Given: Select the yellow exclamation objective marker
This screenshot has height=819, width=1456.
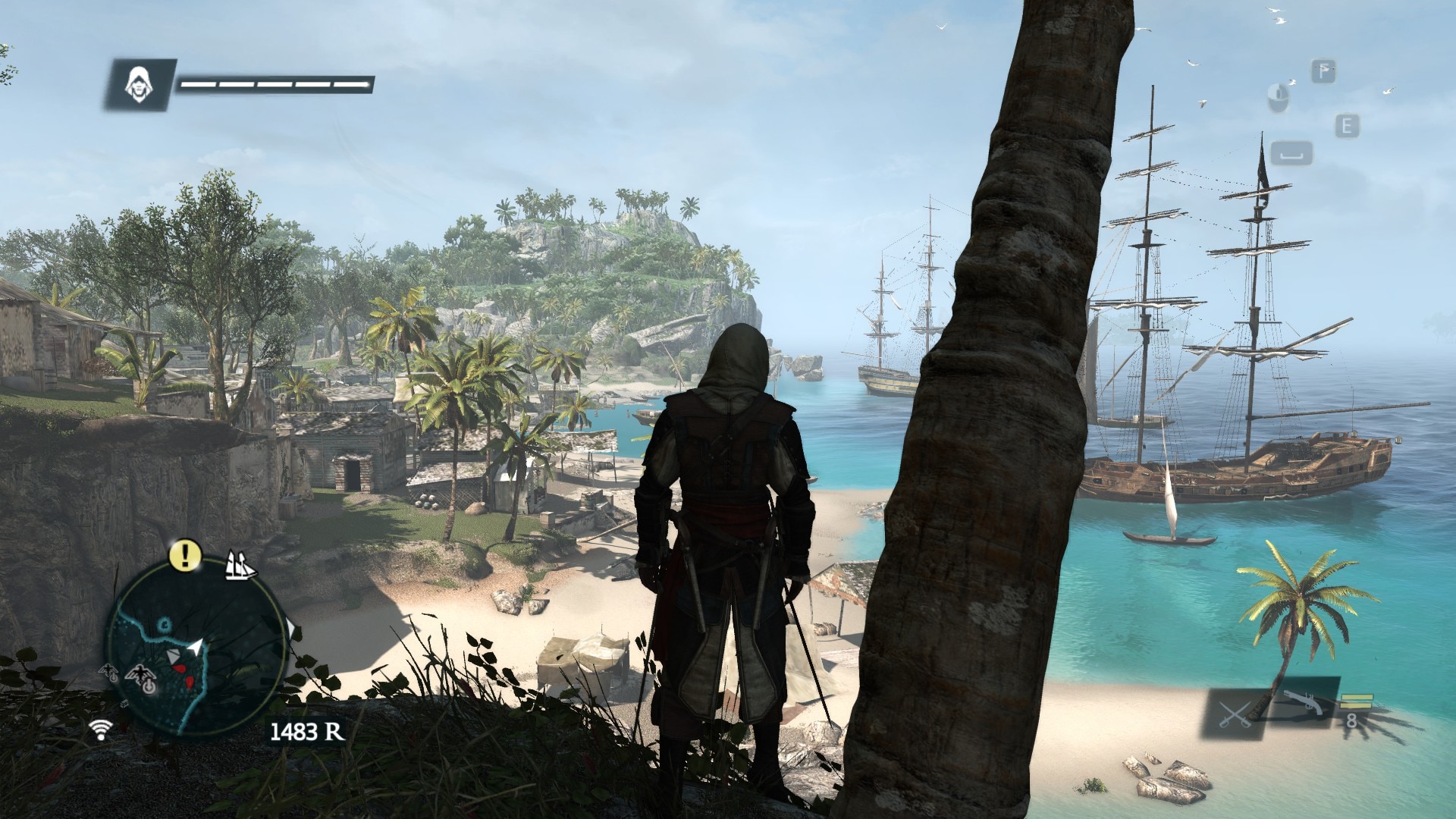Looking at the screenshot, I should 184,555.
